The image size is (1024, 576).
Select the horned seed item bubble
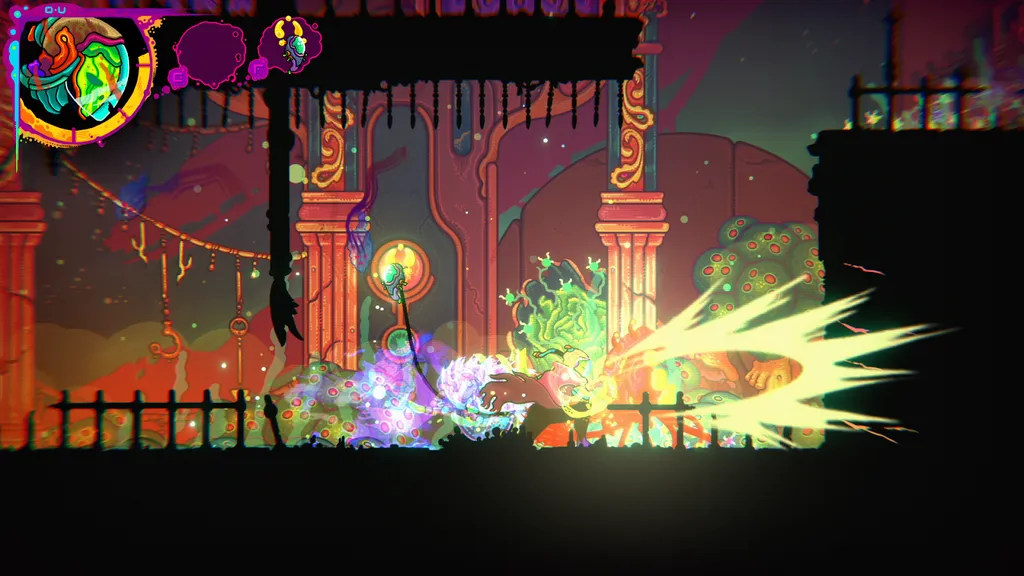coord(290,44)
